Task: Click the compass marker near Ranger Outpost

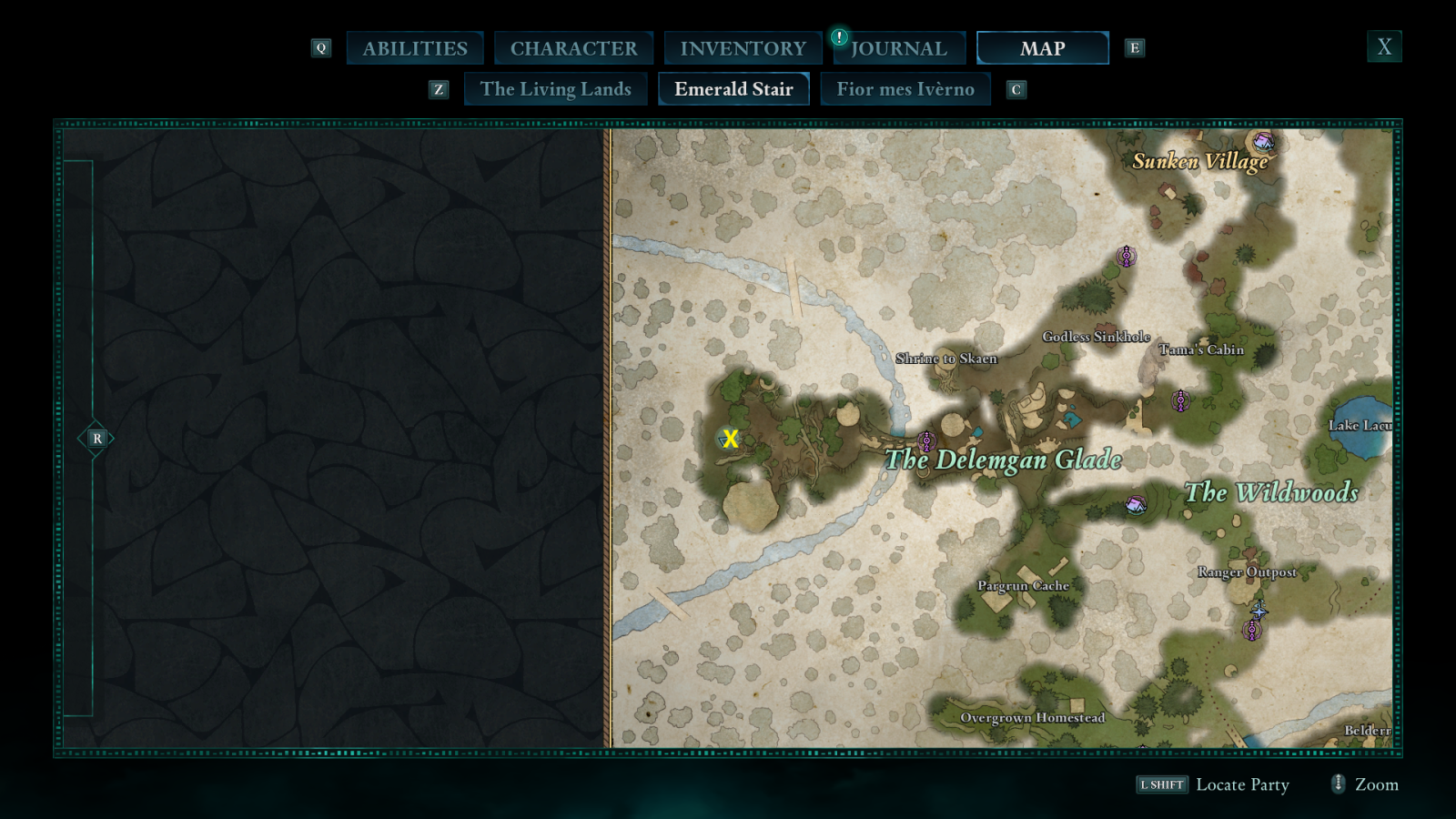Action: click(1259, 612)
